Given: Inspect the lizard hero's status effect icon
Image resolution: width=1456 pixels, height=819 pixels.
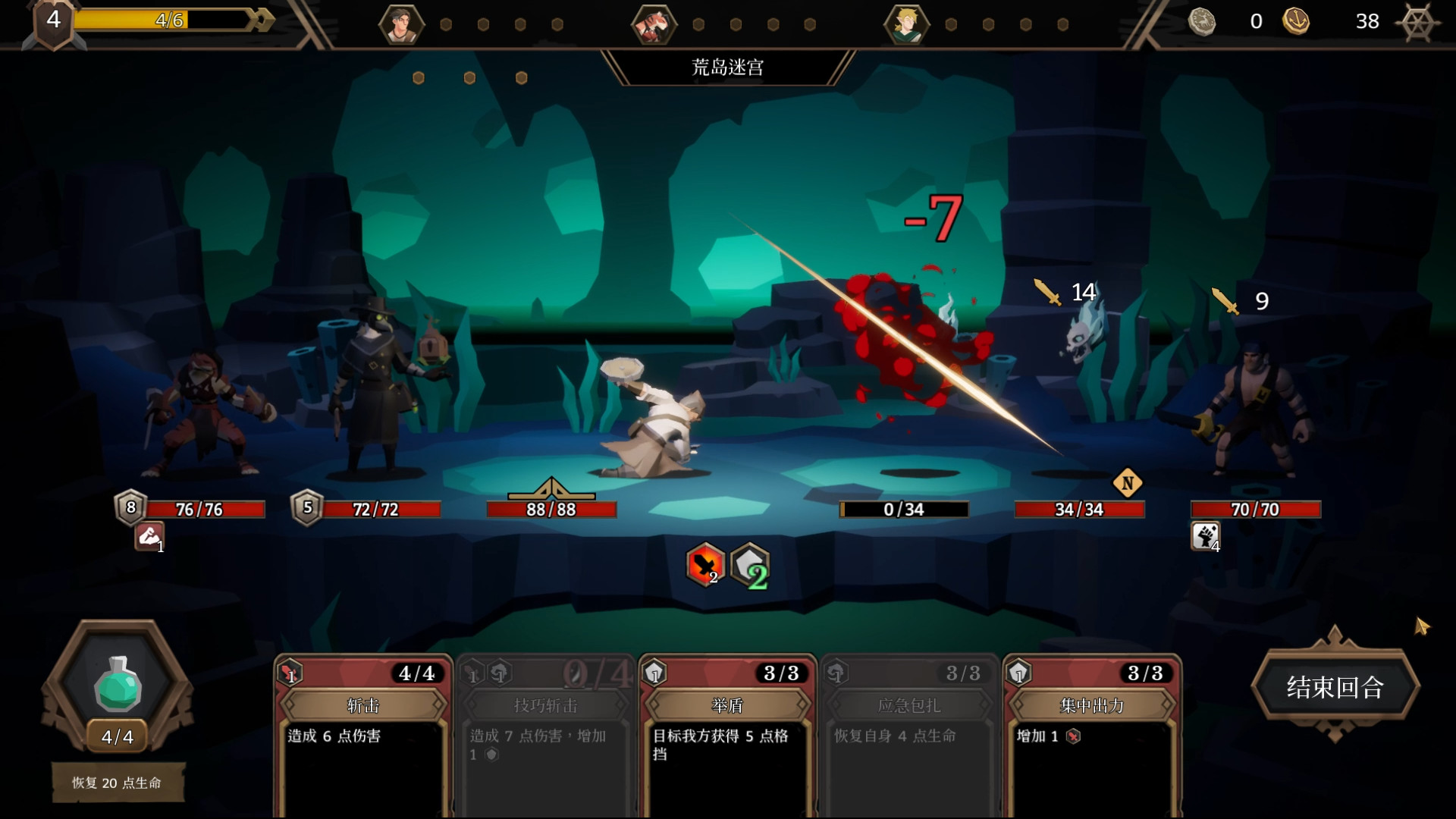Looking at the screenshot, I should point(149,536).
